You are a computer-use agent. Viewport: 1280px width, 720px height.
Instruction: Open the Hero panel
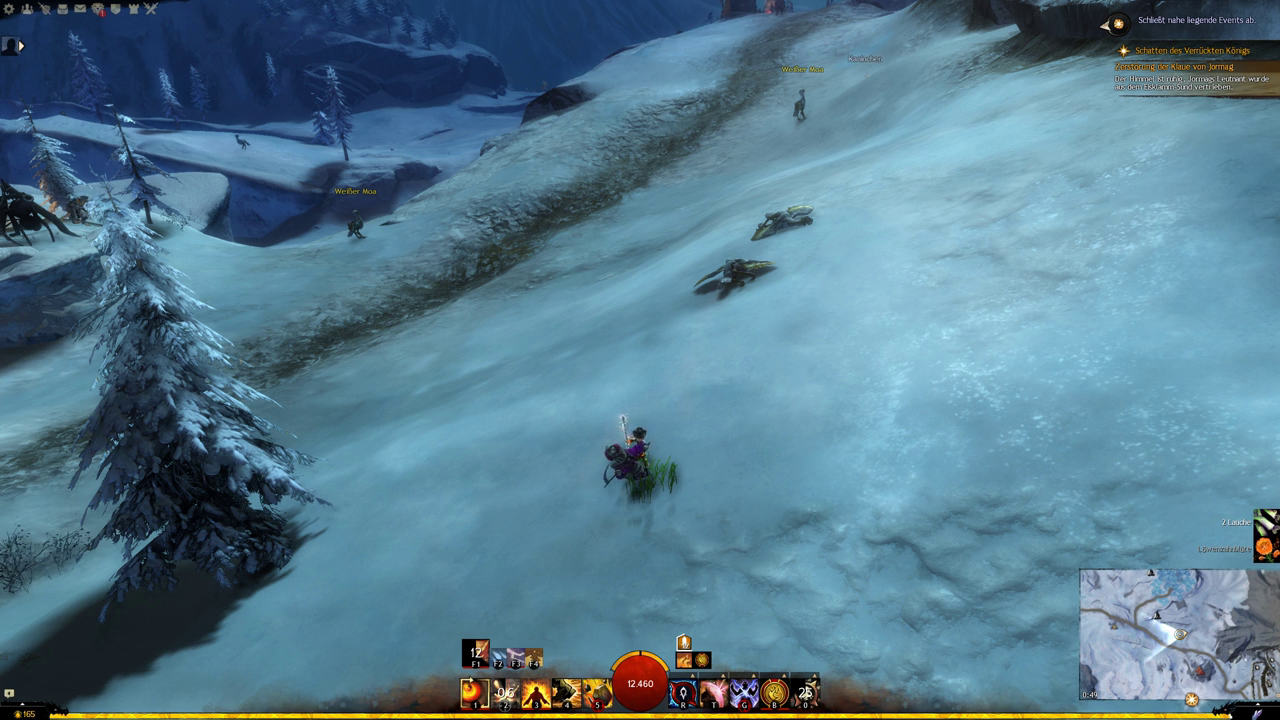[45, 9]
